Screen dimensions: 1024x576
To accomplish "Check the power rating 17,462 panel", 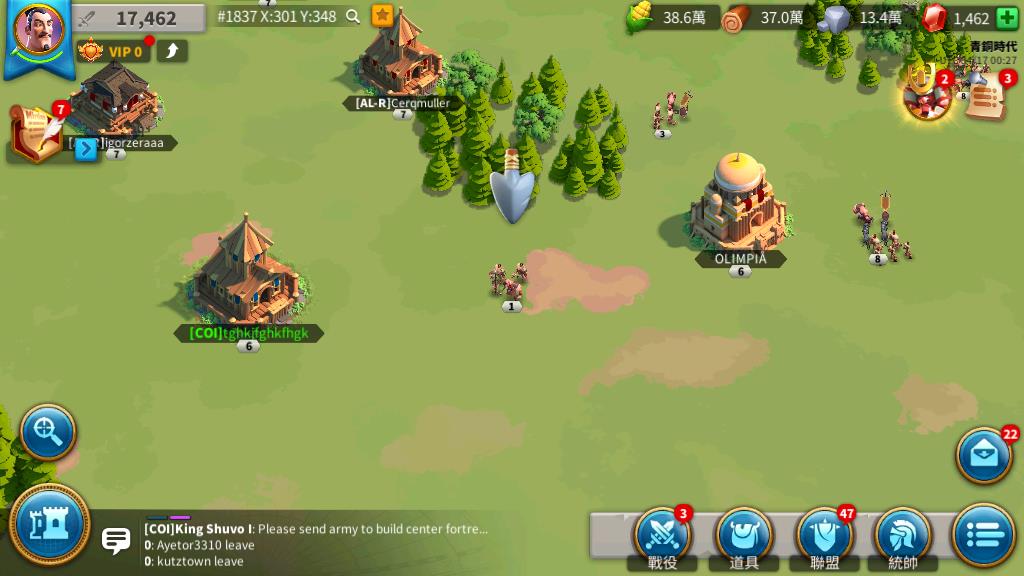I will [x=140, y=18].
